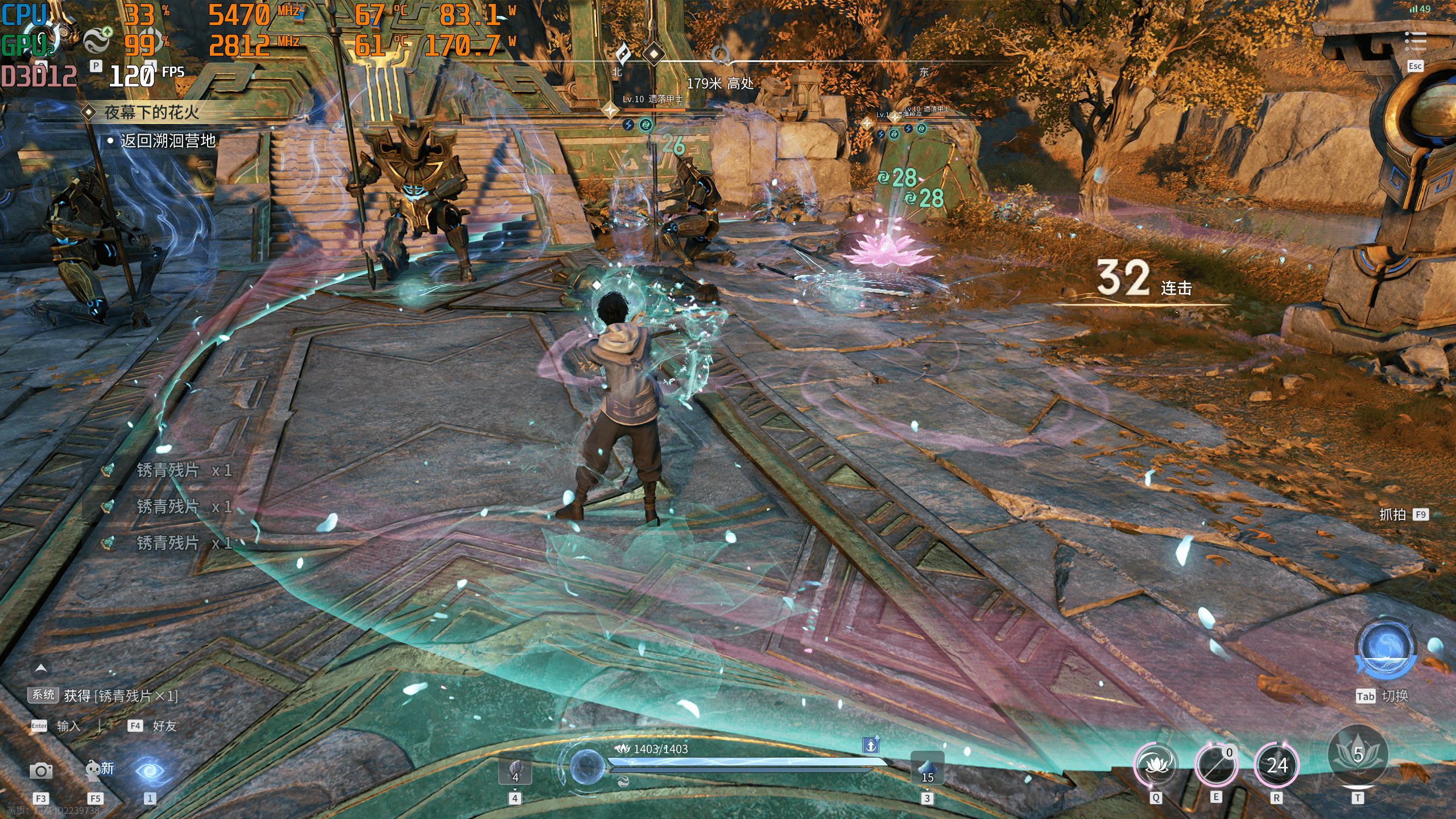Open the 系统 chat channel tag
Image resolution: width=1456 pixels, height=819 pixels.
(43, 695)
